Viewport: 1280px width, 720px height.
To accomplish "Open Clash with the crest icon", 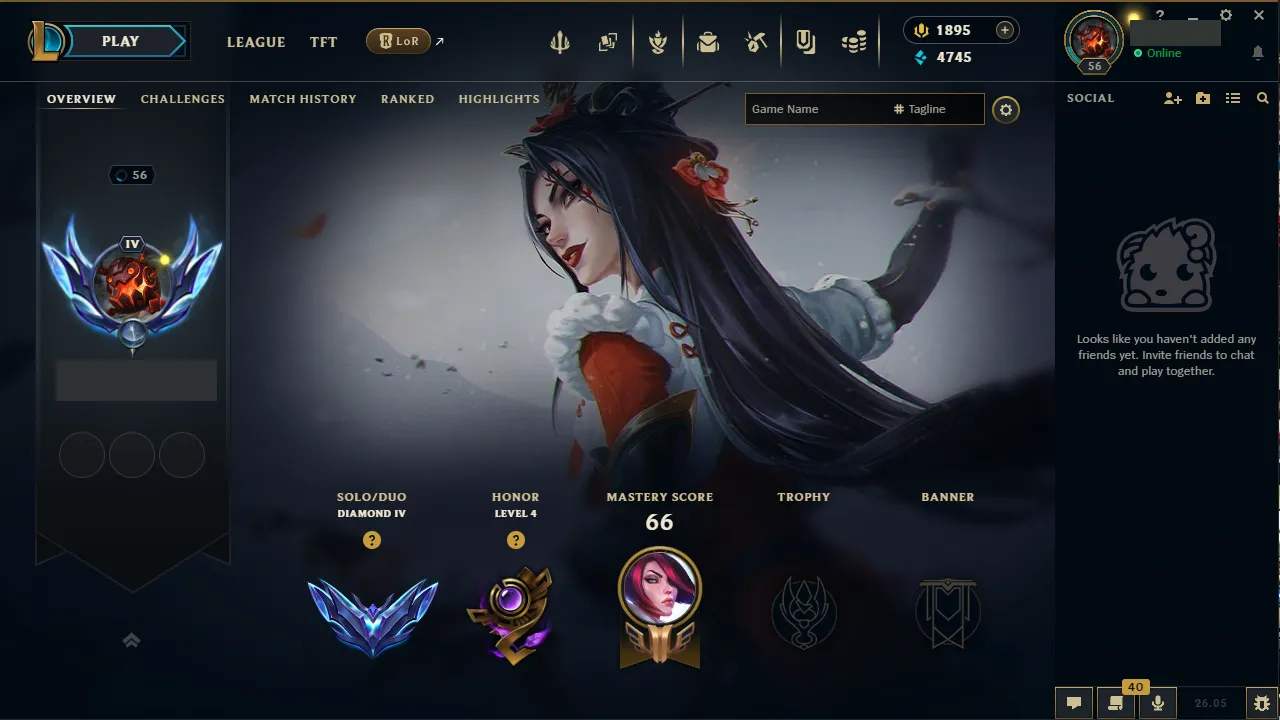I will 658,42.
